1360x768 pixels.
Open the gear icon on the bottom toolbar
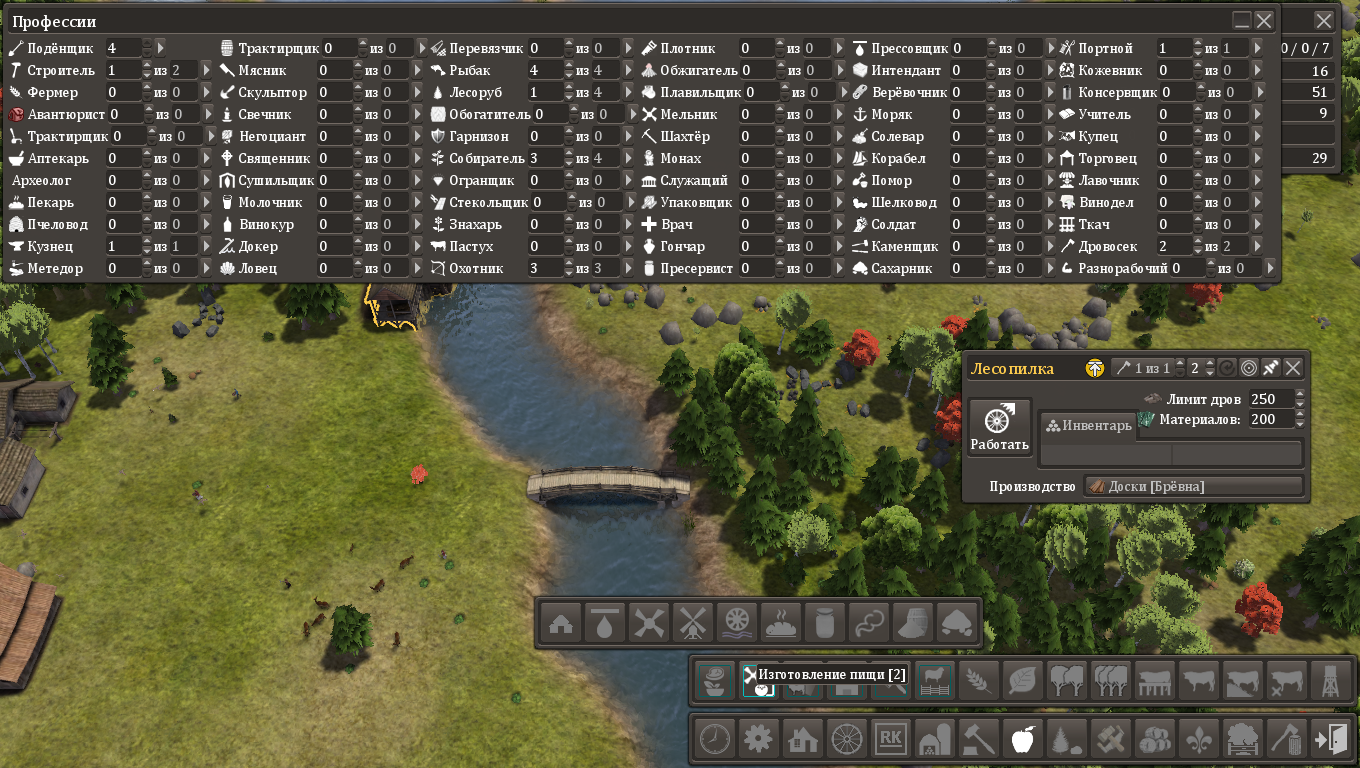758,740
